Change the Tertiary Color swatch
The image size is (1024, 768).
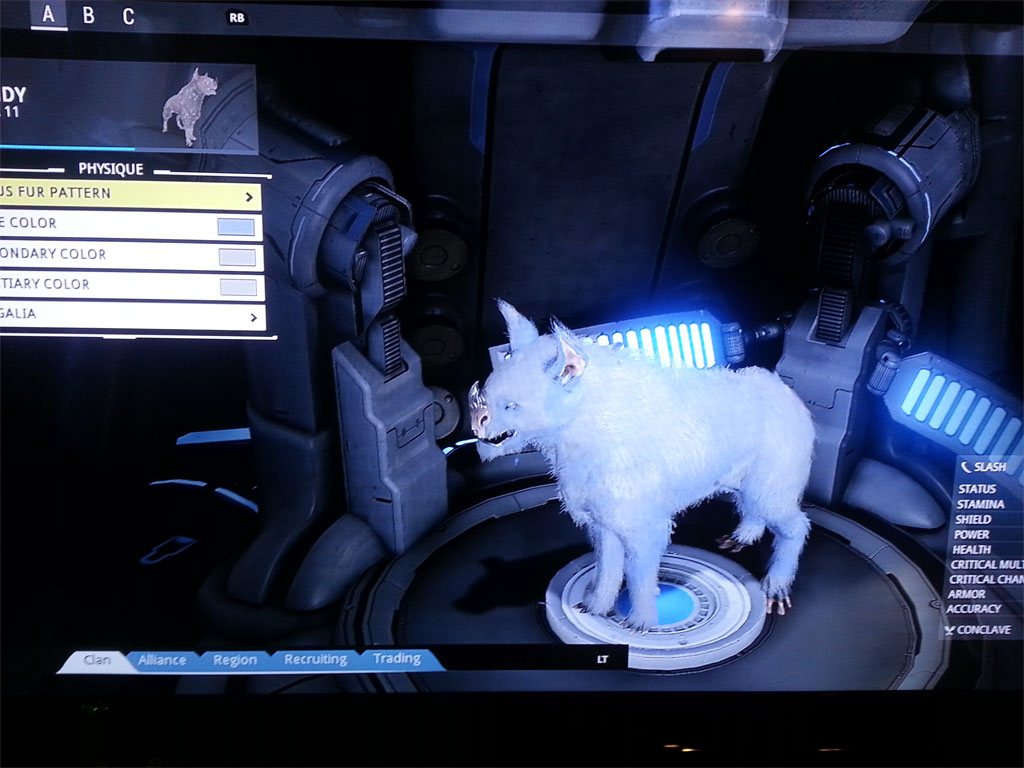pyautogui.click(x=238, y=287)
